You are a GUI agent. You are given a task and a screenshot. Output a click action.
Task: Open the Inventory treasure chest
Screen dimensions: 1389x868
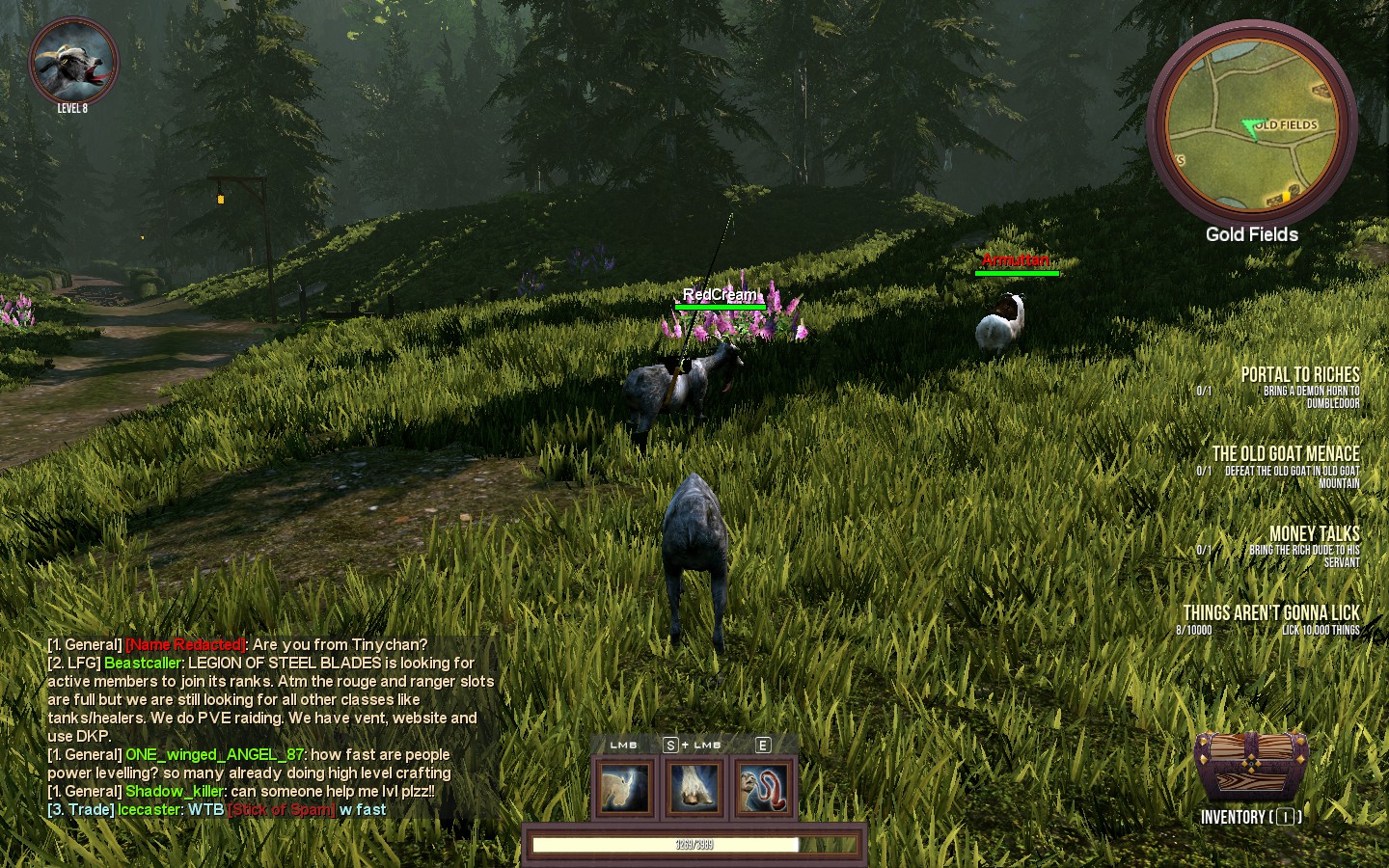tap(1251, 766)
